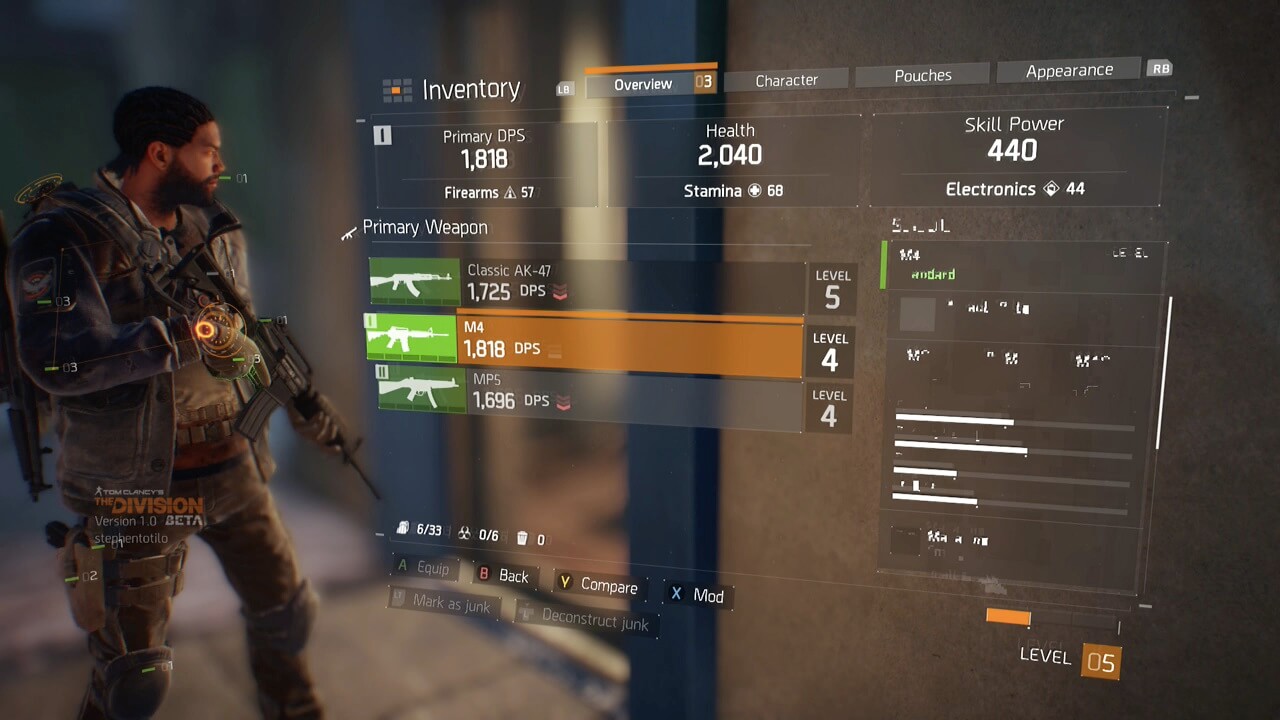The width and height of the screenshot is (1280, 720).
Task: Go back with the Back button
Action: click(x=504, y=576)
